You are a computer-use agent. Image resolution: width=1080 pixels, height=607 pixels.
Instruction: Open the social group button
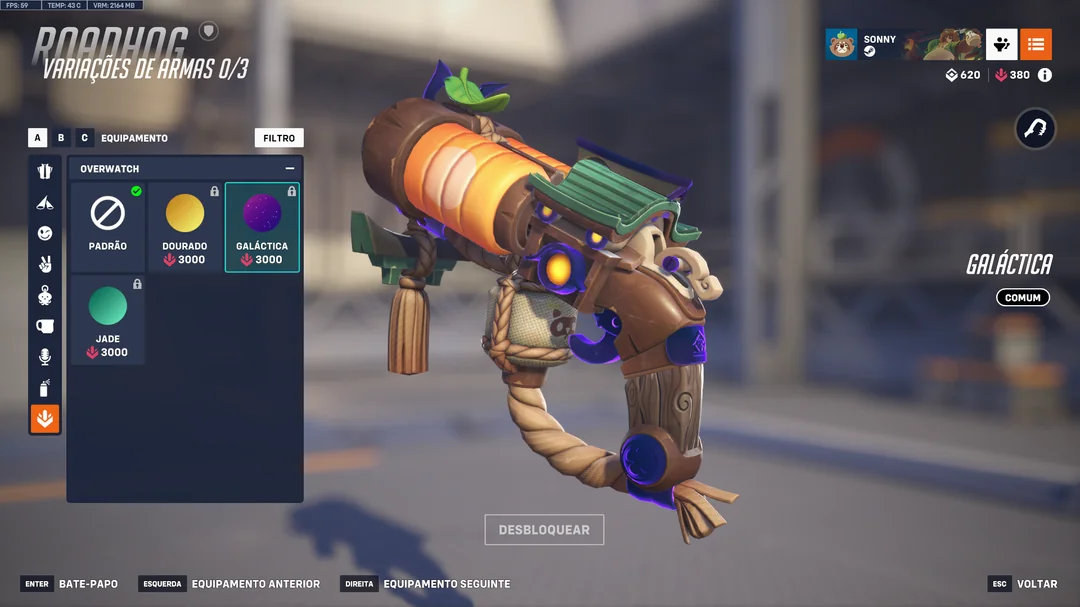tap(1001, 44)
